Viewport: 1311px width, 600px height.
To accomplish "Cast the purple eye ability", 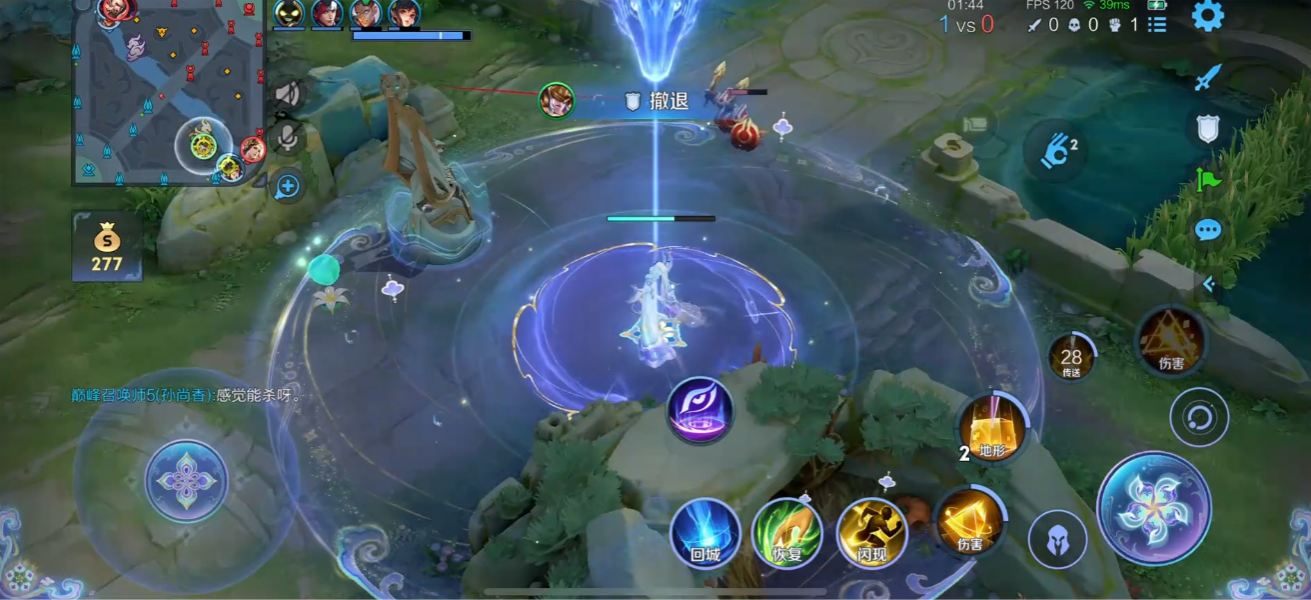I will 700,410.
